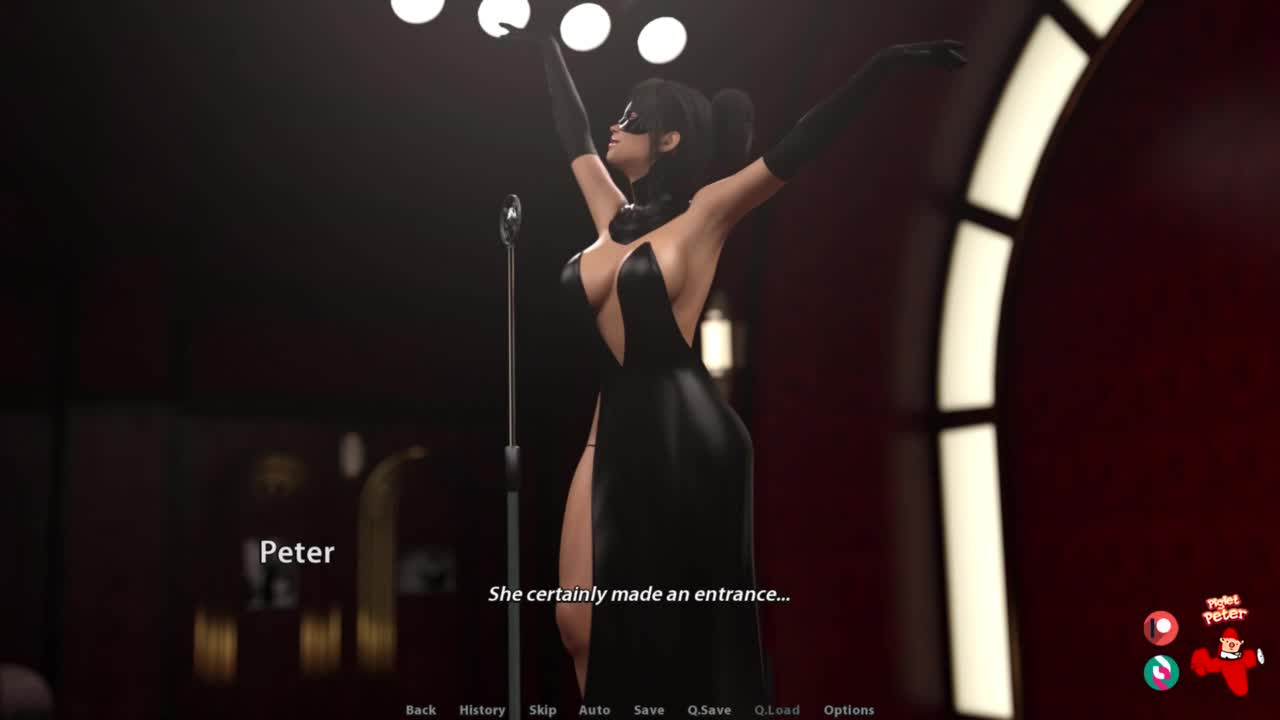Go back one line with the Back button
The height and width of the screenshot is (720, 1280).
pyautogui.click(x=420, y=710)
